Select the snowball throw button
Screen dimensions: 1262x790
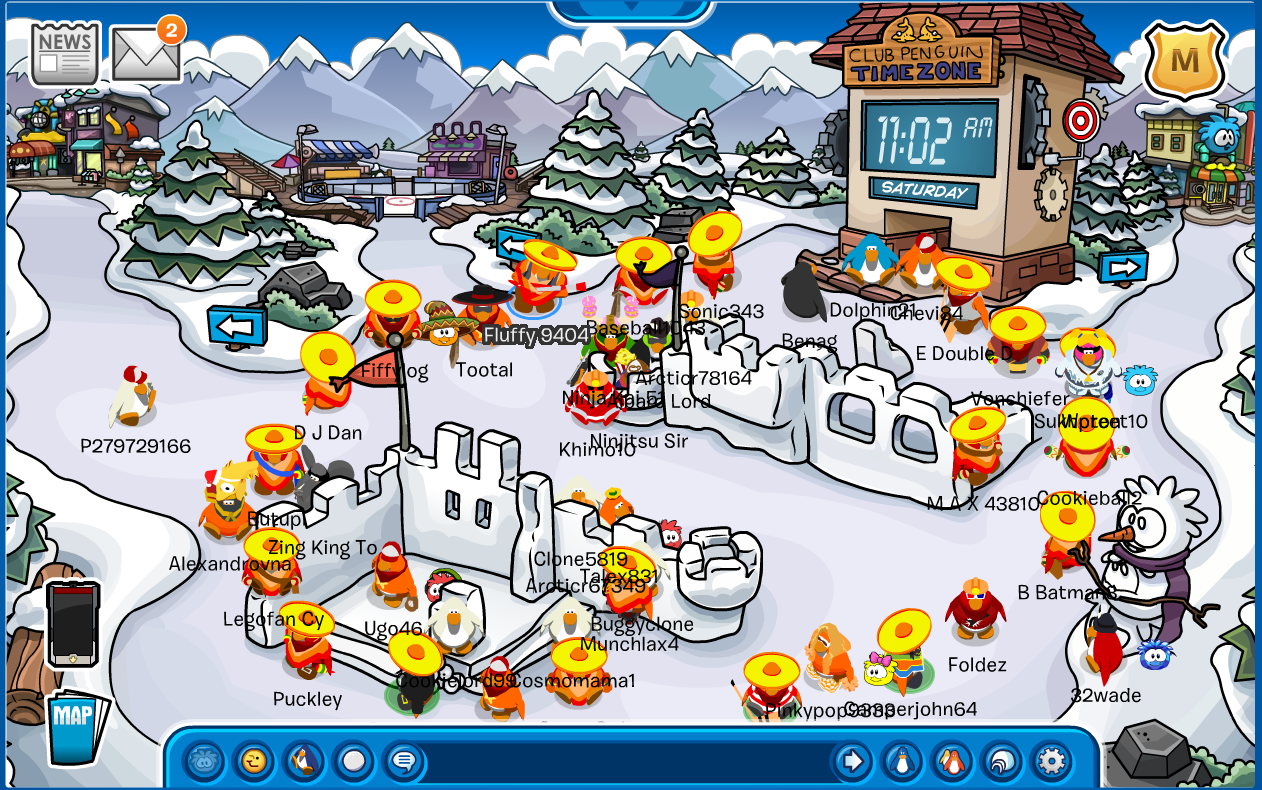click(x=353, y=761)
